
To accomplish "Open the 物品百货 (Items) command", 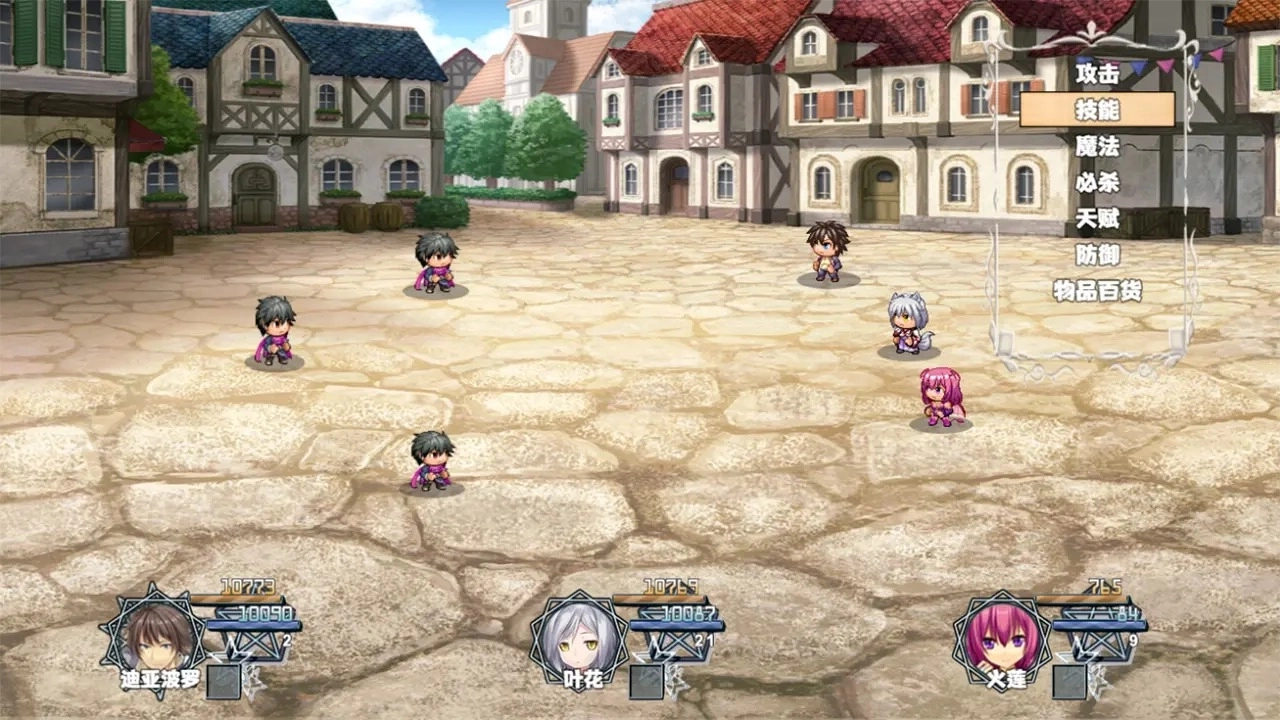I will coord(1097,291).
